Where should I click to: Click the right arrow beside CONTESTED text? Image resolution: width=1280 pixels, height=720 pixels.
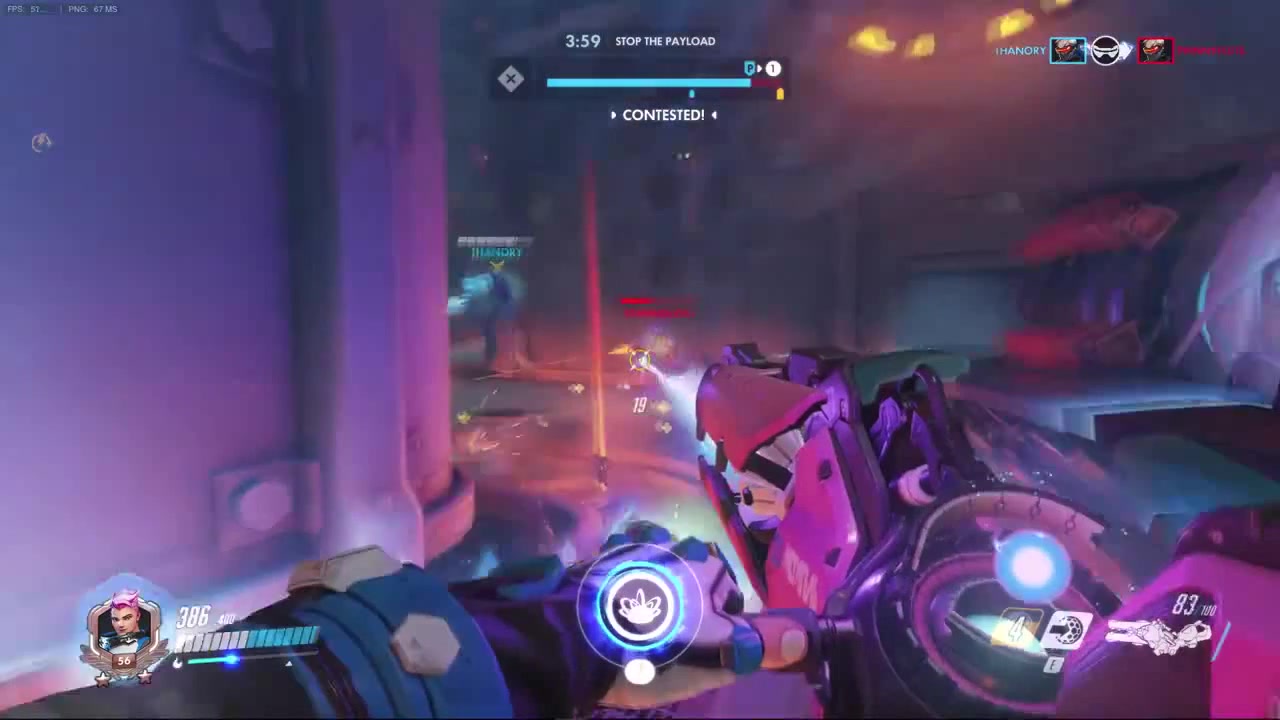click(x=714, y=115)
